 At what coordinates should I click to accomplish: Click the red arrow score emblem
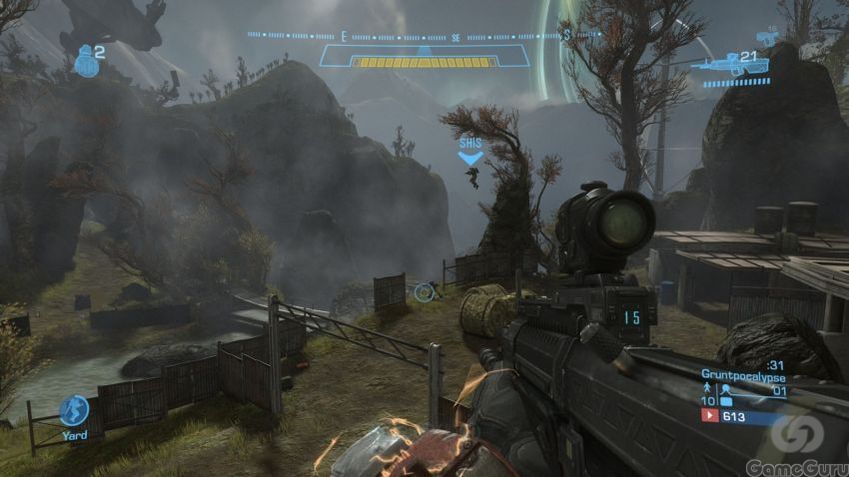point(710,415)
